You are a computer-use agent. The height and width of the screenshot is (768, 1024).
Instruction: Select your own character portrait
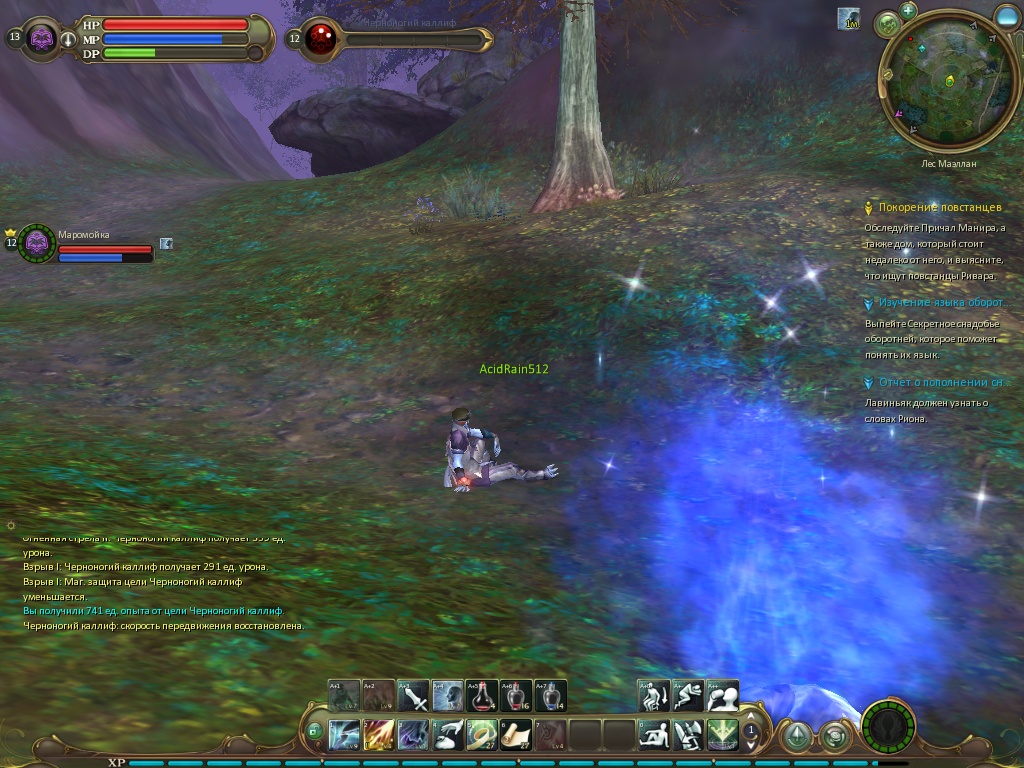42,39
